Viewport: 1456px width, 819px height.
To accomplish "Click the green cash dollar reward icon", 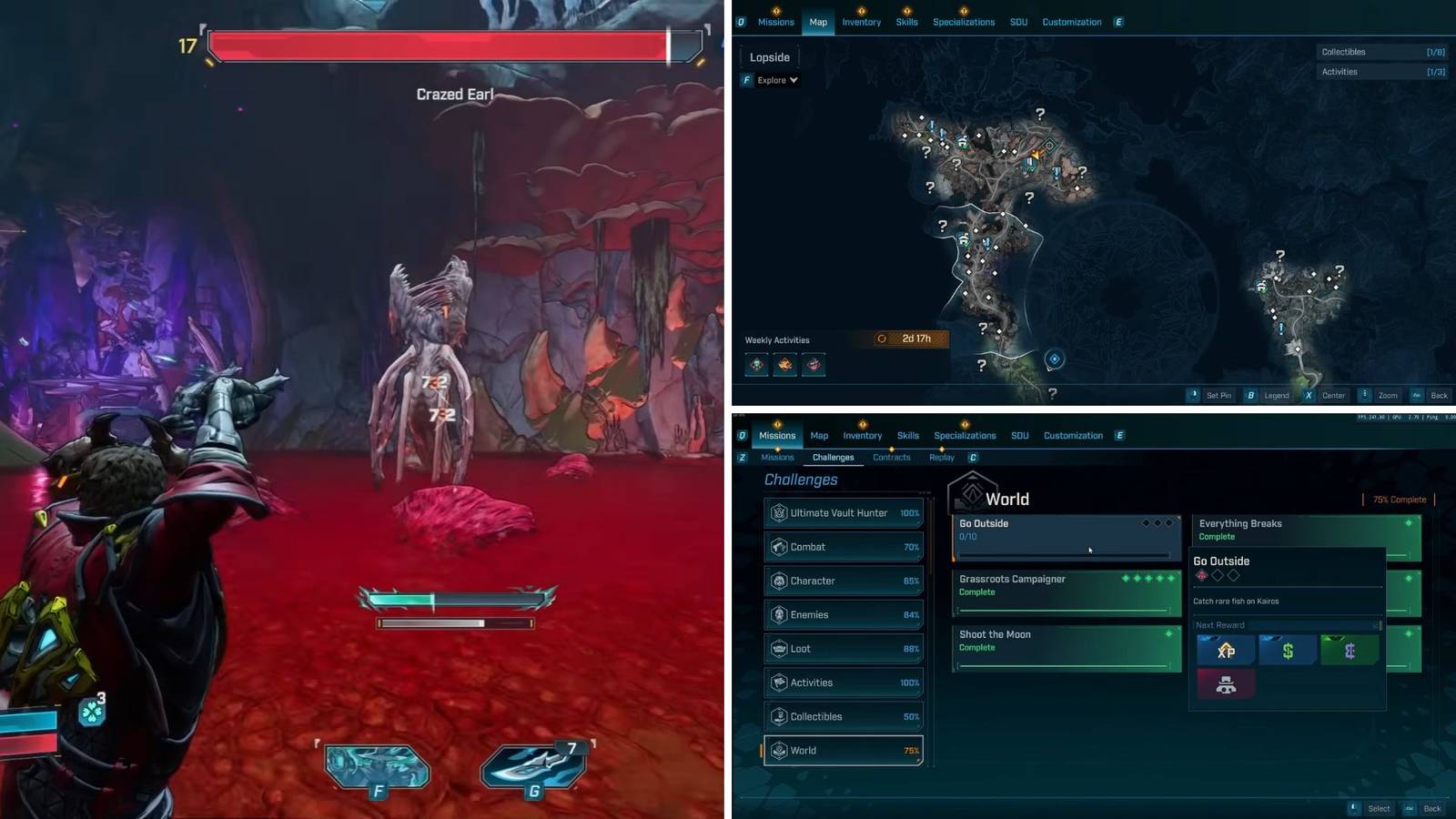I will (x=1288, y=649).
